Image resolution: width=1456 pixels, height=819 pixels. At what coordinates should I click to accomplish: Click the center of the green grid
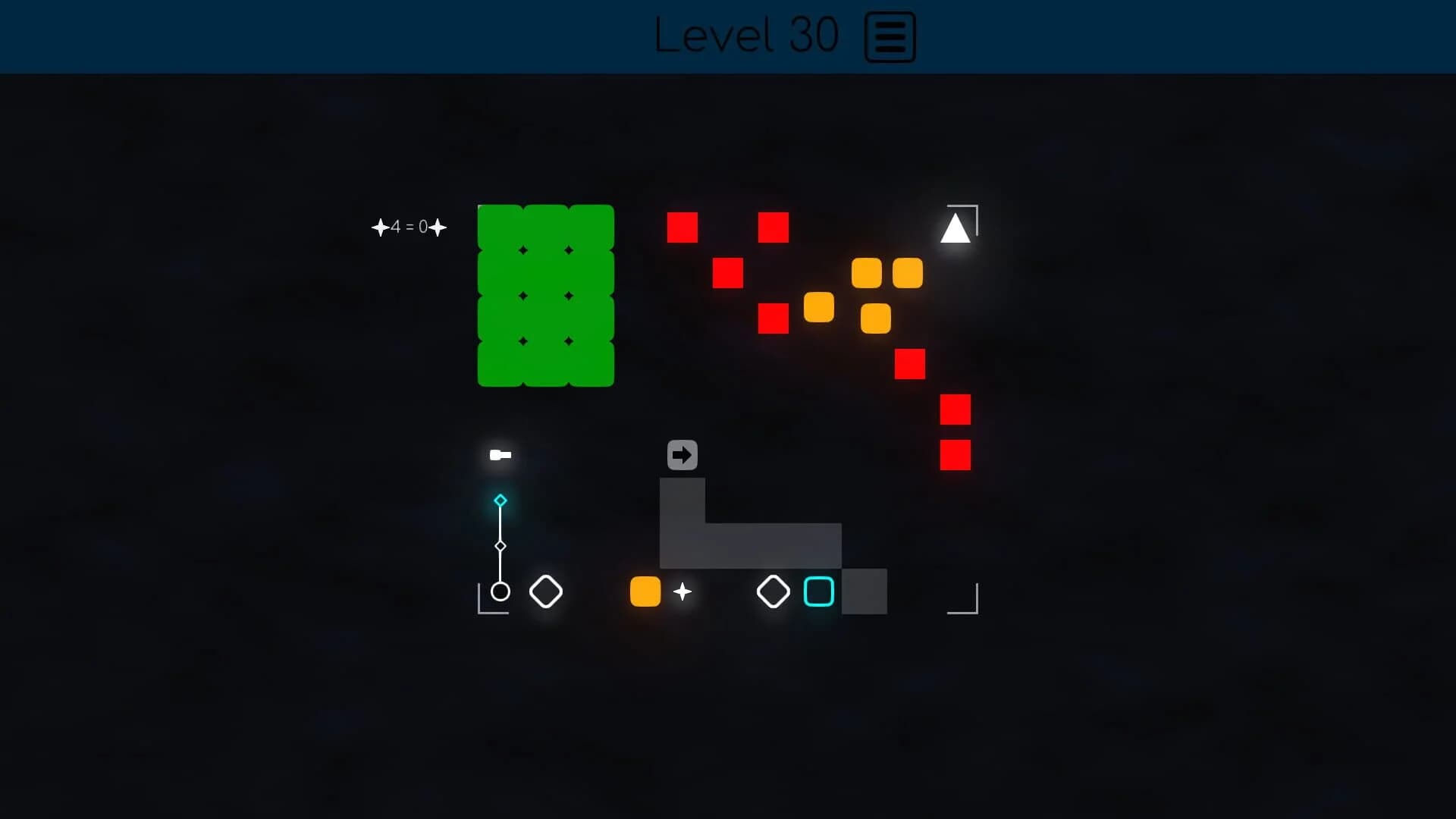(x=544, y=296)
